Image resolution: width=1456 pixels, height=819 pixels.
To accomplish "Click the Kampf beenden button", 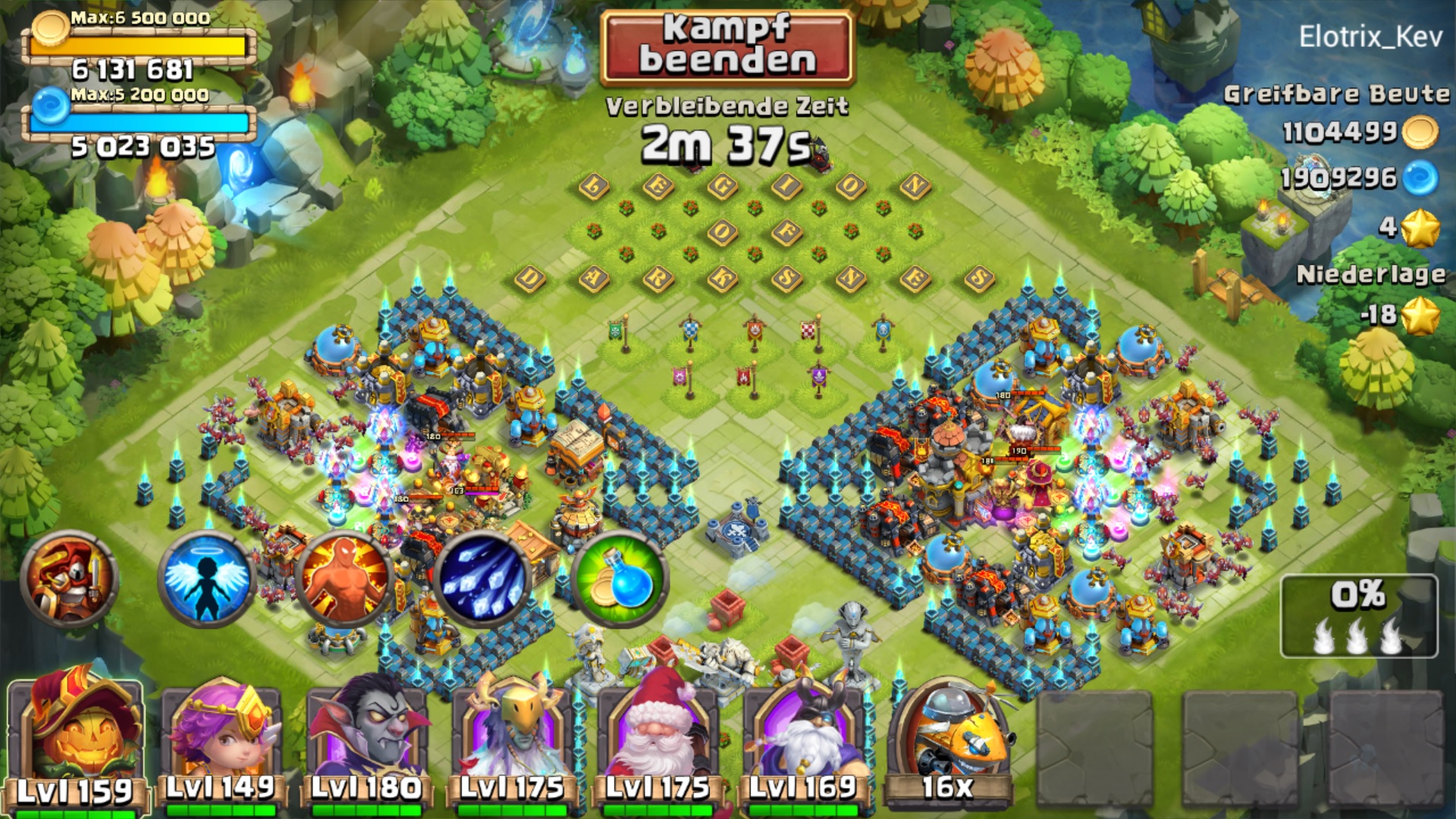I will 727,47.
